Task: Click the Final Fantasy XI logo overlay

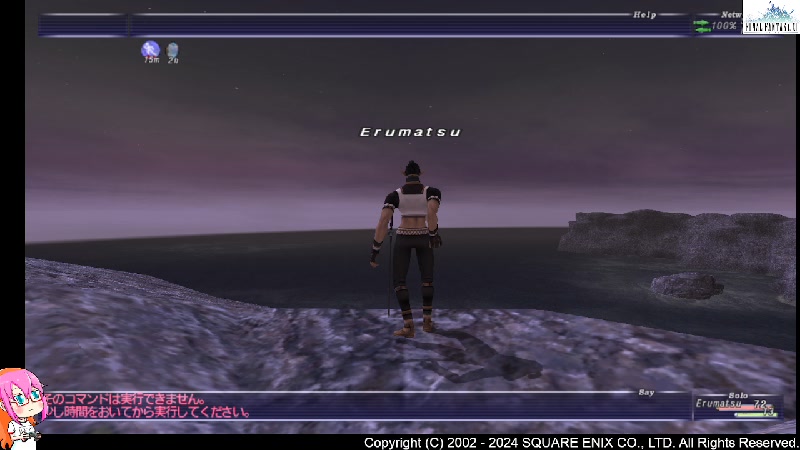Action: [x=771, y=17]
